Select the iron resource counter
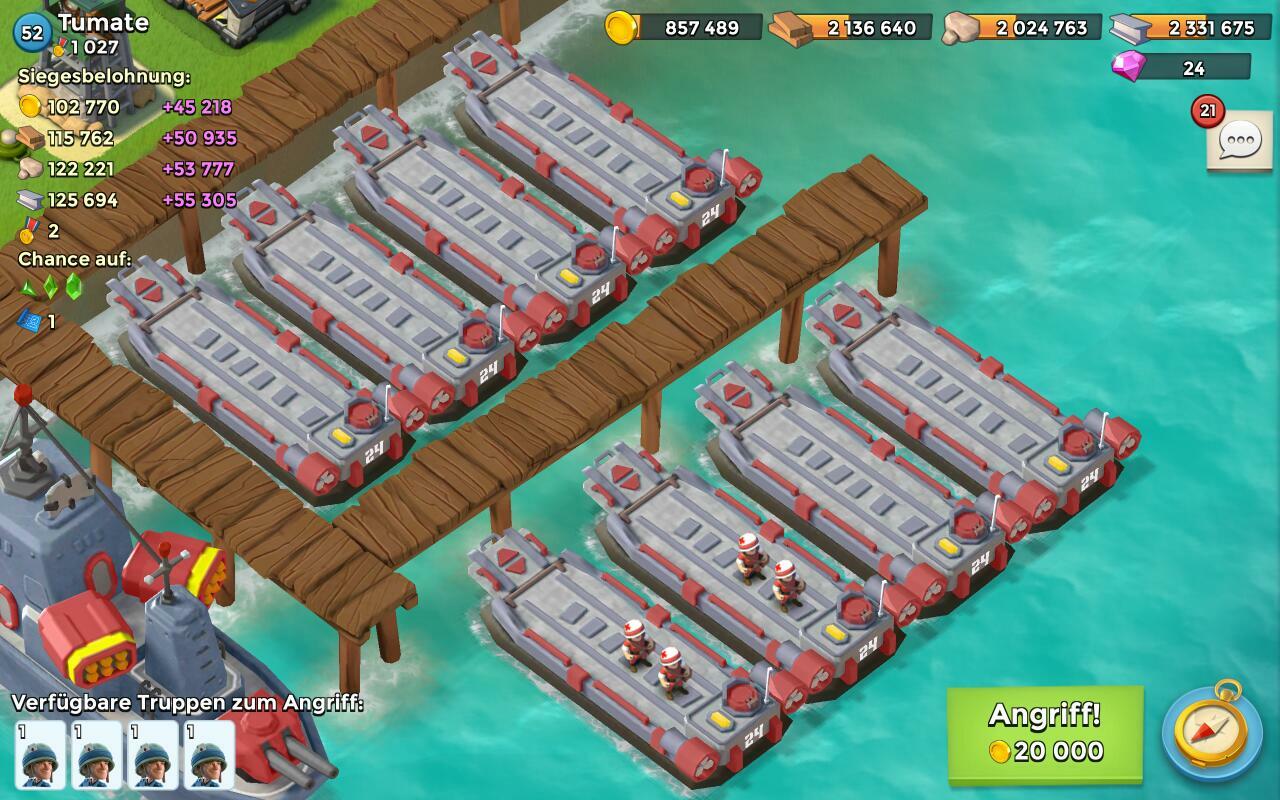 (x=1189, y=27)
